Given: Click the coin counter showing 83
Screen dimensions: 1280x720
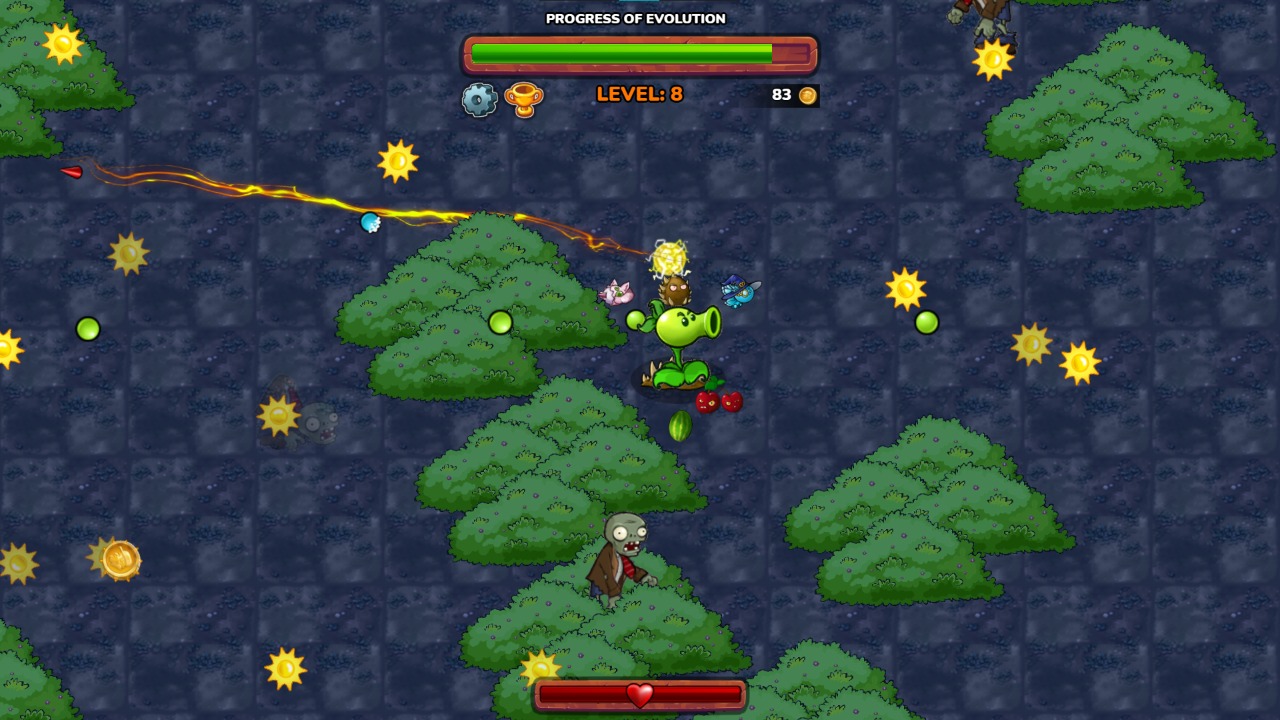Looking at the screenshot, I should coord(782,95).
